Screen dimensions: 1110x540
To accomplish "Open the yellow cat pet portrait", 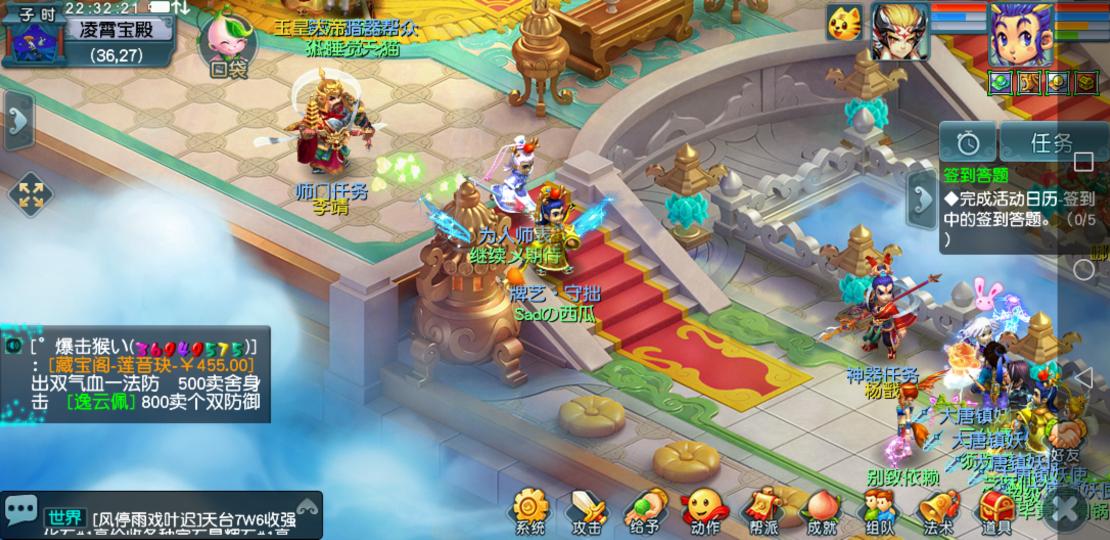I will pyautogui.click(x=844, y=23).
